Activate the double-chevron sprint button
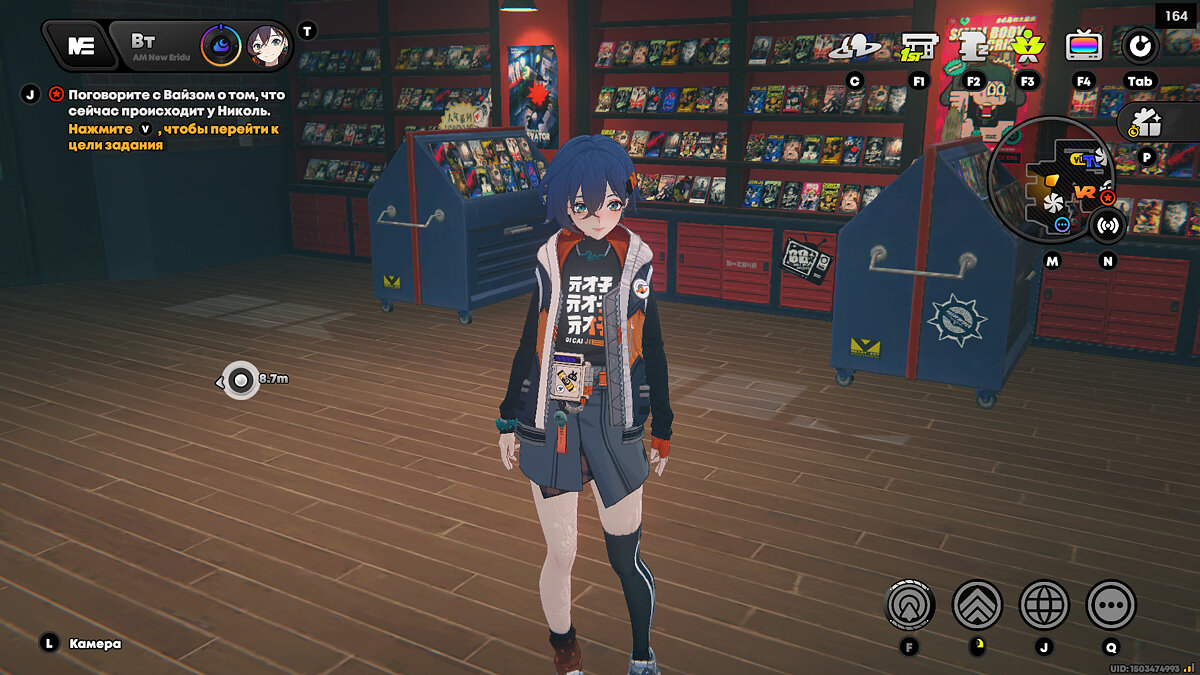The width and height of the screenshot is (1200, 675). tap(977, 604)
